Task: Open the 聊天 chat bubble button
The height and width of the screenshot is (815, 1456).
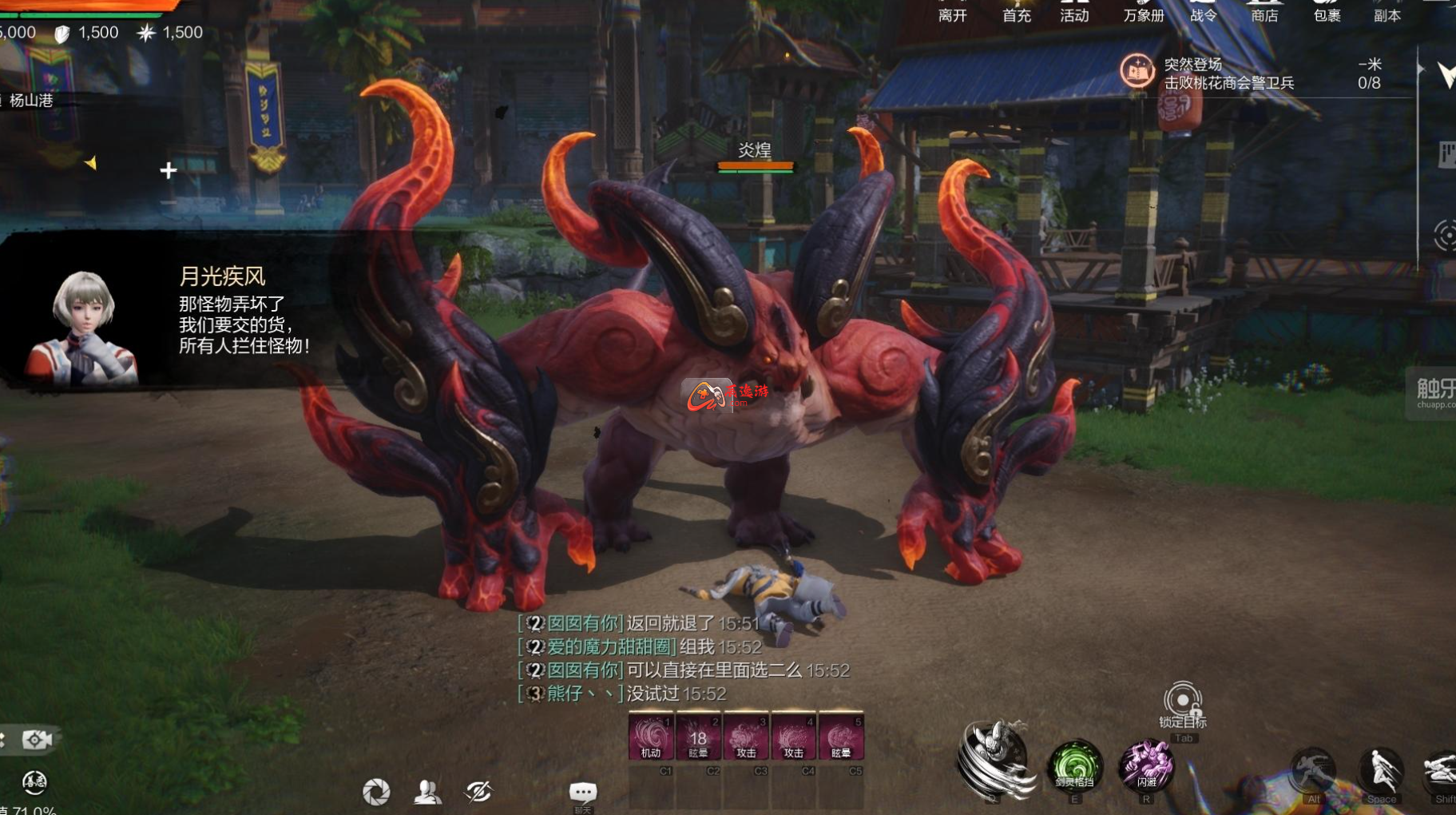Action: point(582,792)
